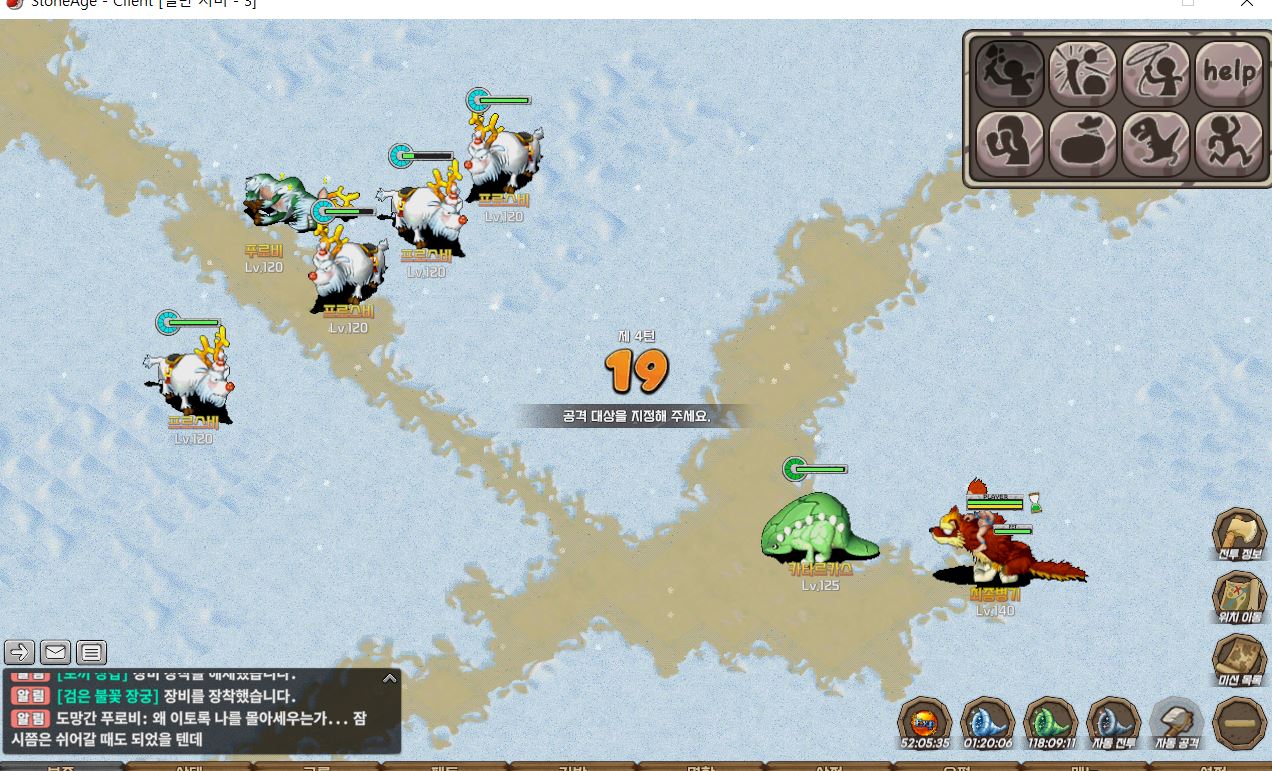Open the mail envelope button
Viewport: 1272px width, 771px height.
click(x=55, y=653)
